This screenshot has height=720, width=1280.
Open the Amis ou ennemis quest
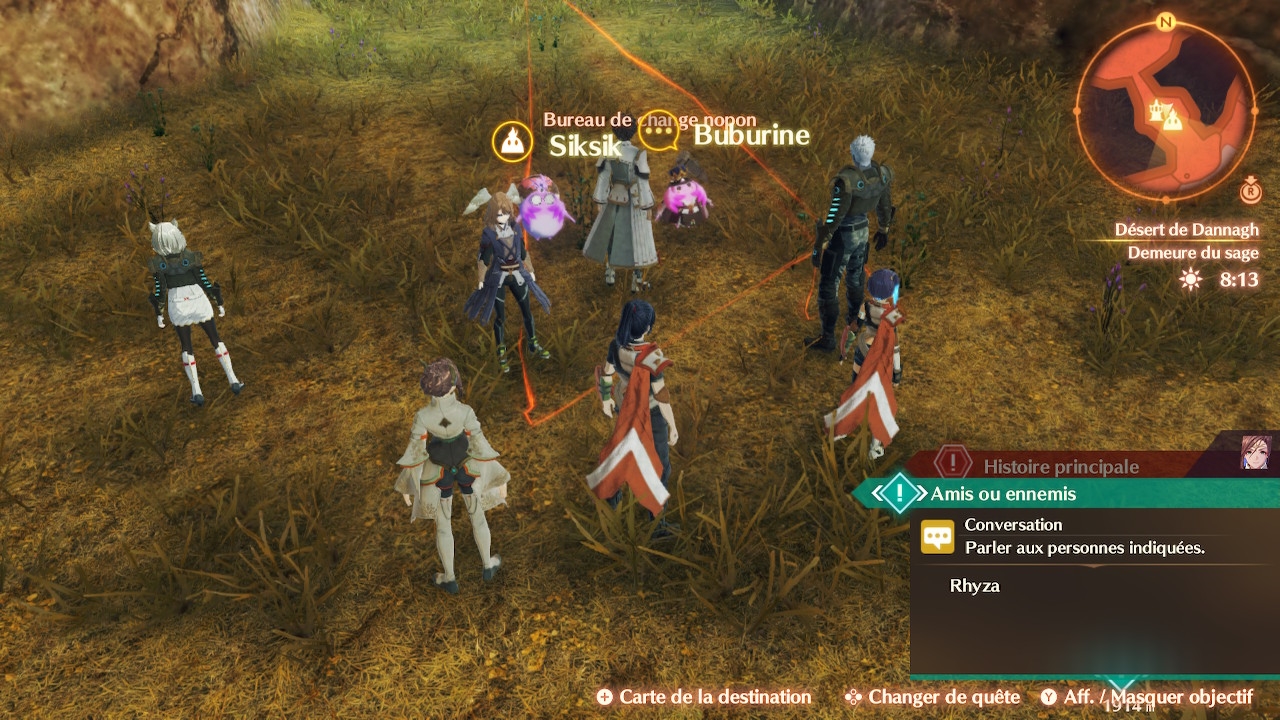[x=1003, y=494]
